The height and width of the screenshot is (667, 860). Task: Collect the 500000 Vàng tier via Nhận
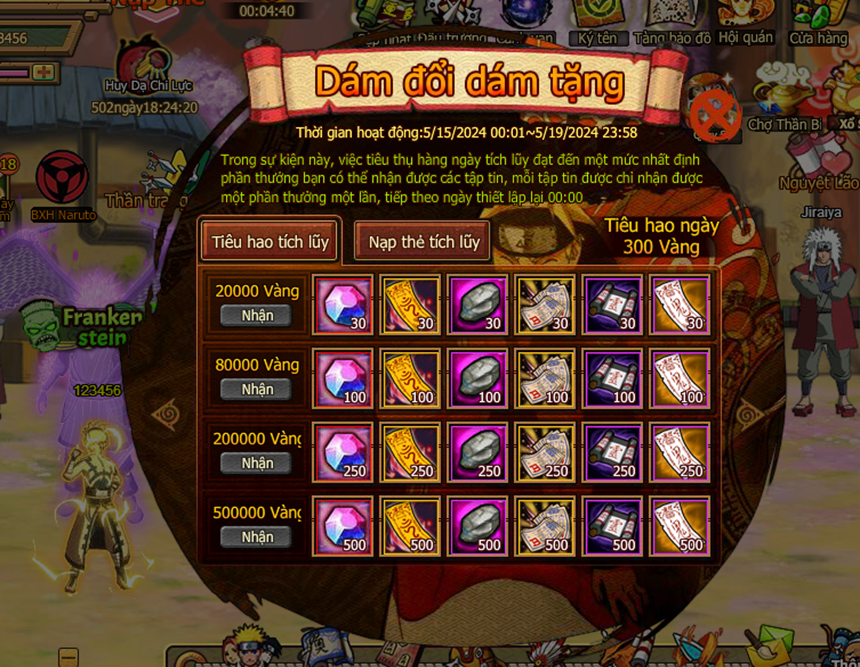click(257, 537)
